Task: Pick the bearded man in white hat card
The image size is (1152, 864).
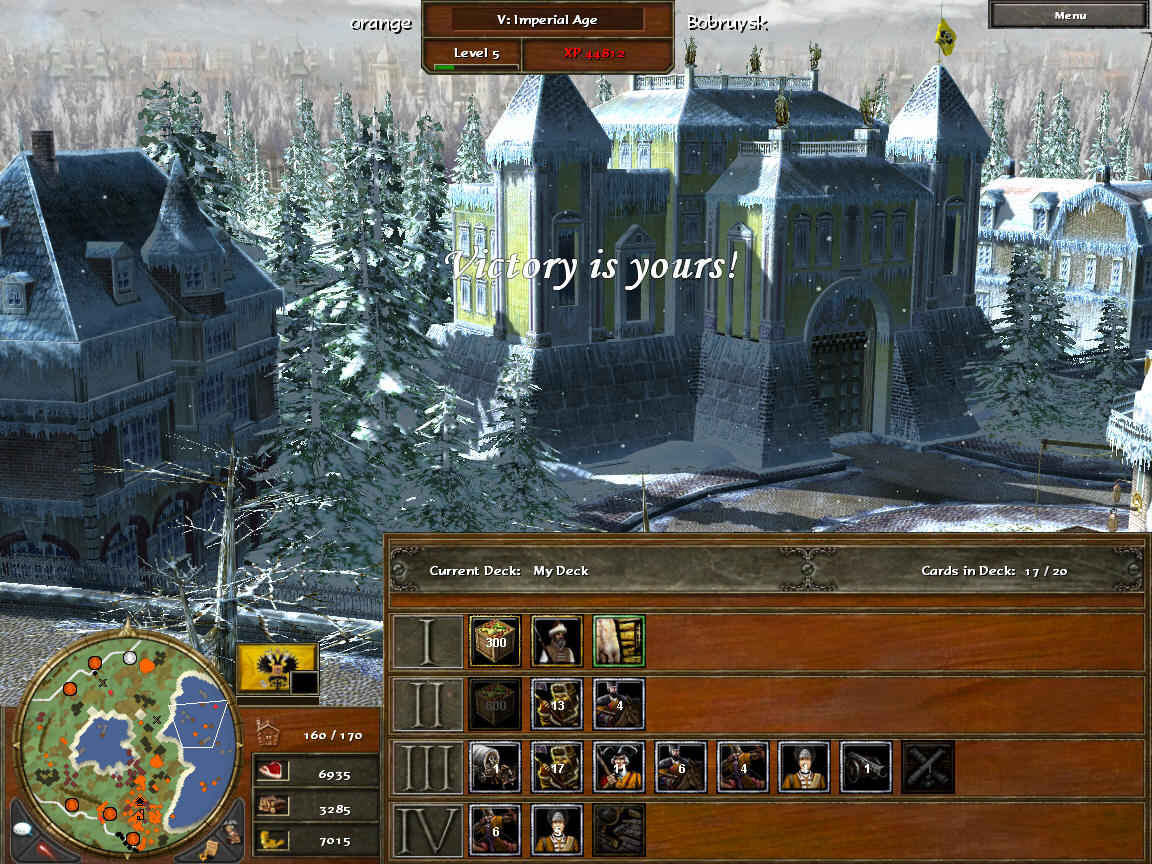Action: 557,641
